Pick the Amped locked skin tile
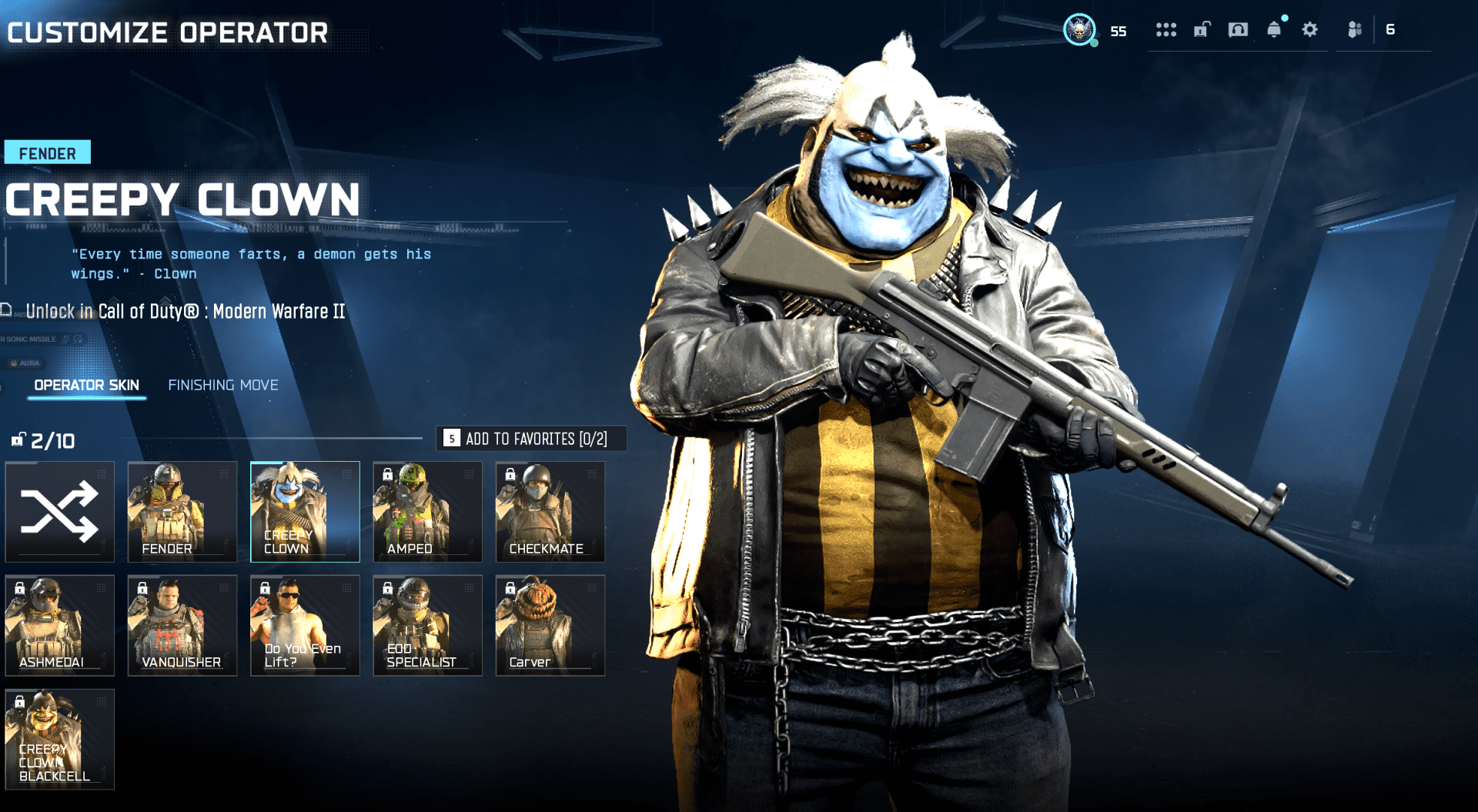The image size is (1478, 812). pos(427,511)
